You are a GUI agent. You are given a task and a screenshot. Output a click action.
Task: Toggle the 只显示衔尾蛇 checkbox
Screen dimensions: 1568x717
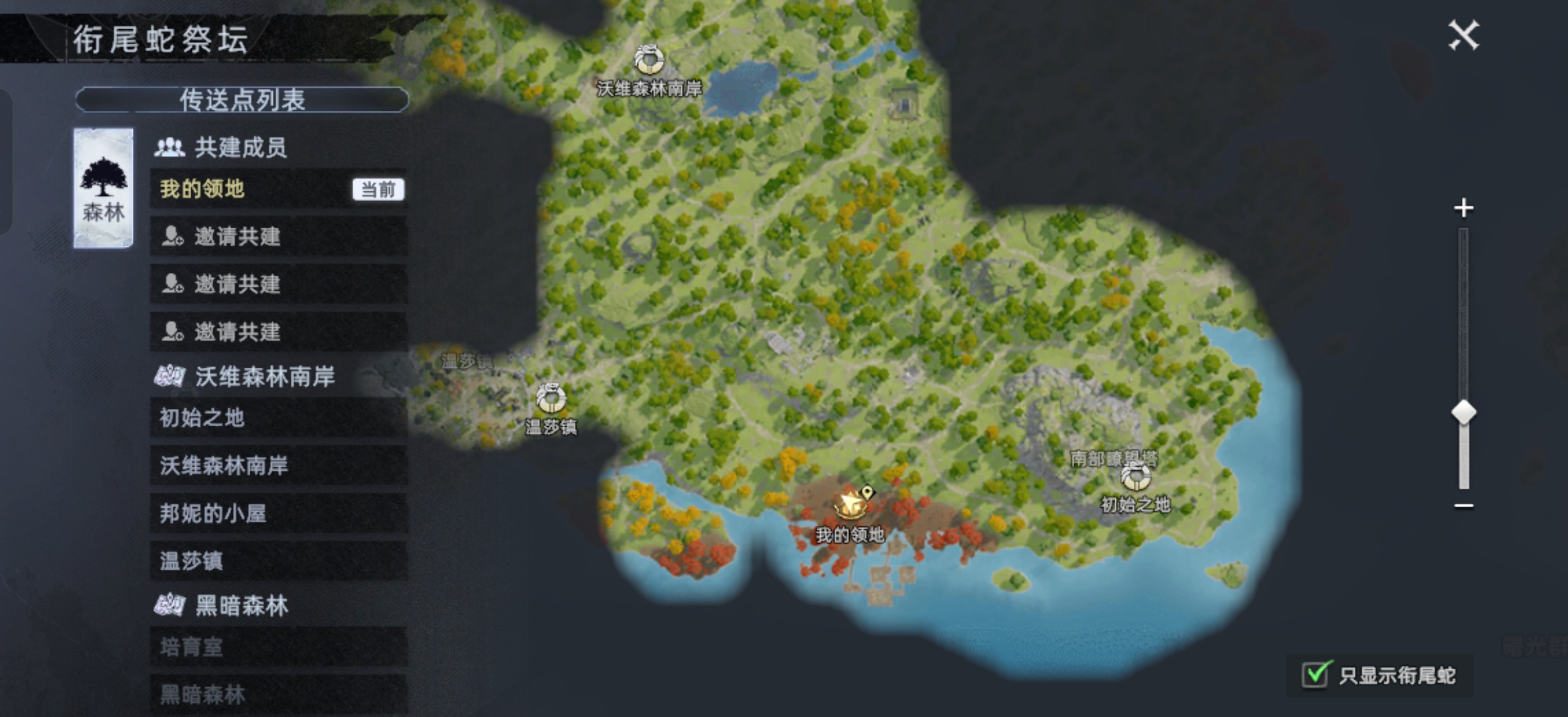(1316, 675)
